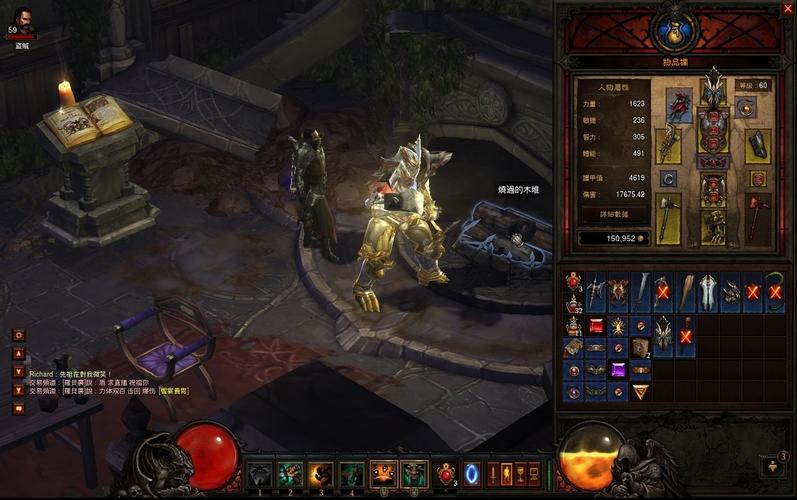
Task: Click the equipped main-hand axe slot
Action: point(668,216)
